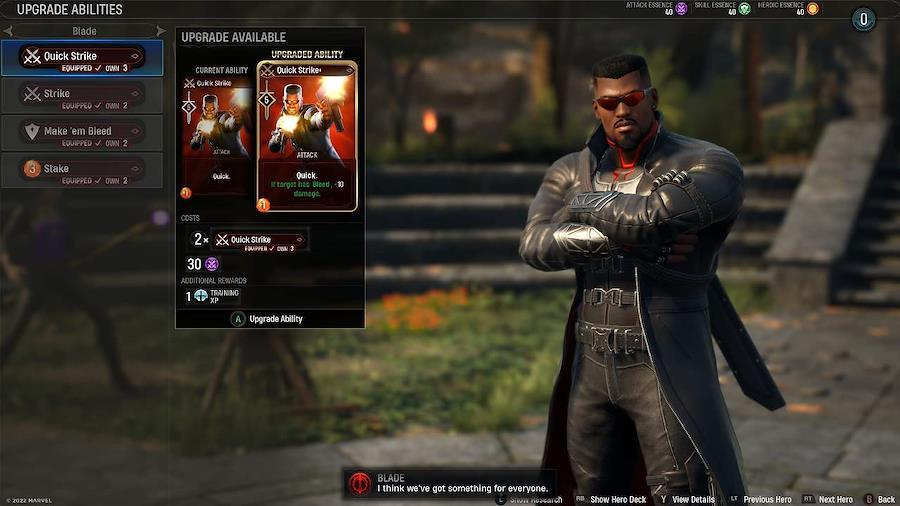Select the Quick Strike ability entry
Screen dimensions: 900x506
click(82, 58)
